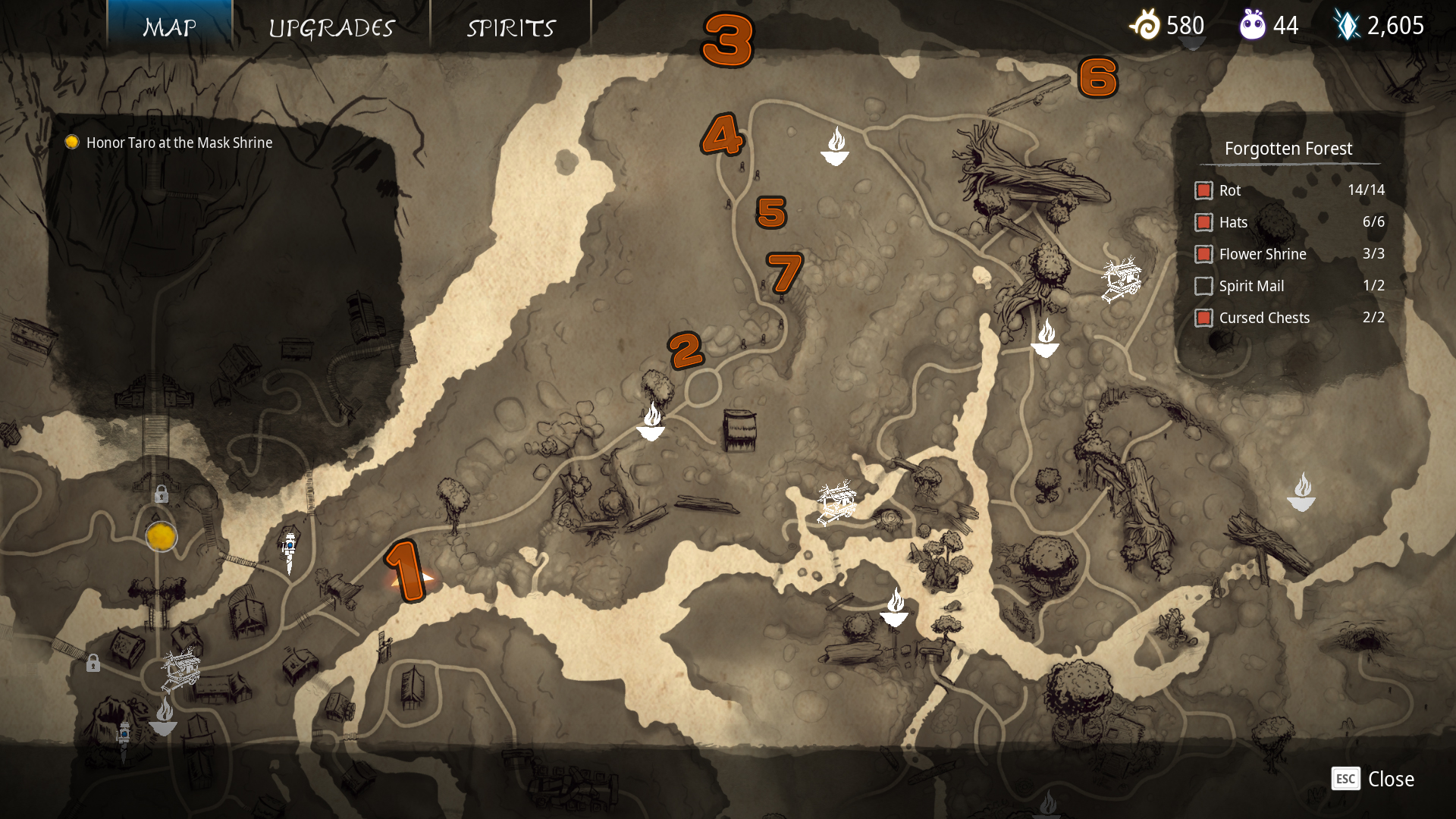Click the padlock icon above the yellow objective marker
This screenshot has width=1456, height=819.
coord(162,495)
